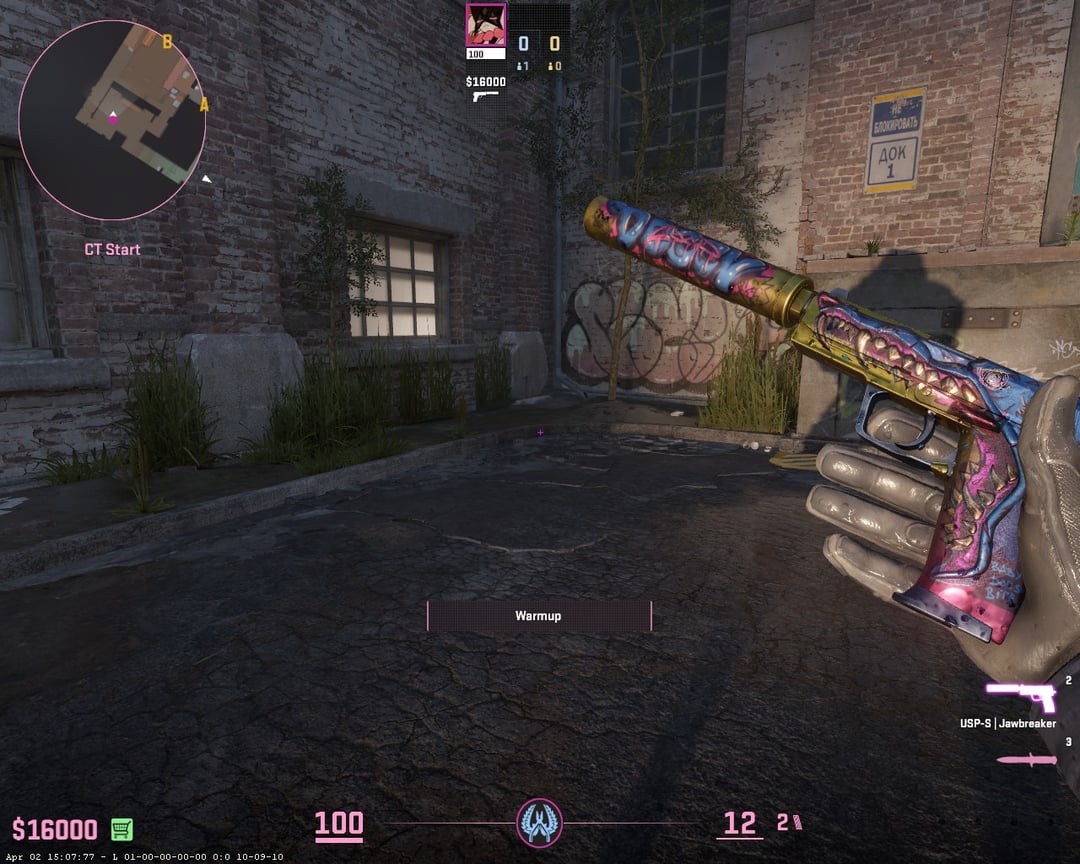Click the circular radar minimap
Viewport: 1080px width, 864px height.
click(112, 120)
